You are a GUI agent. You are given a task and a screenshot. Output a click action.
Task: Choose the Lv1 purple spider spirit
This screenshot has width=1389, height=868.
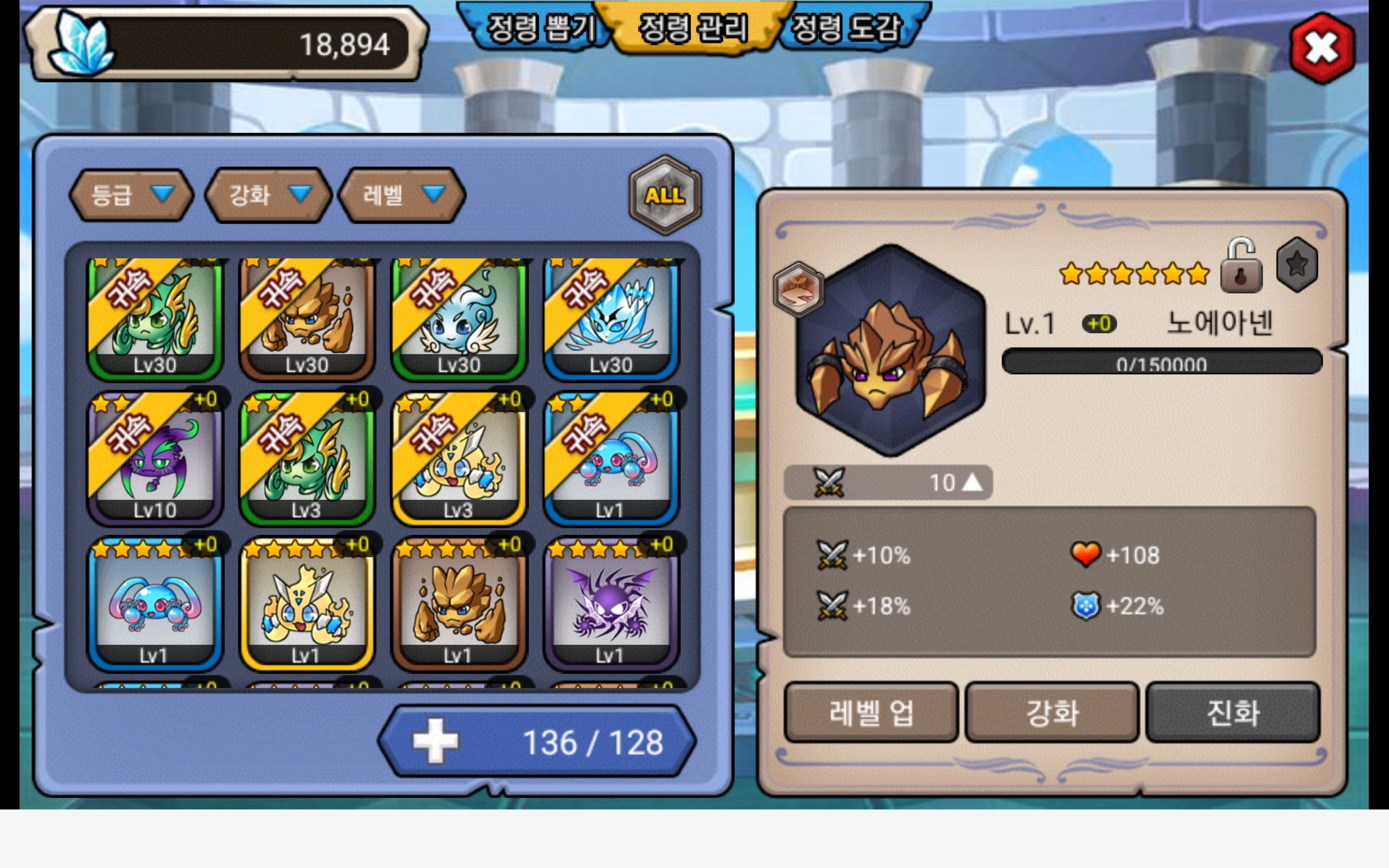pyautogui.click(x=611, y=604)
